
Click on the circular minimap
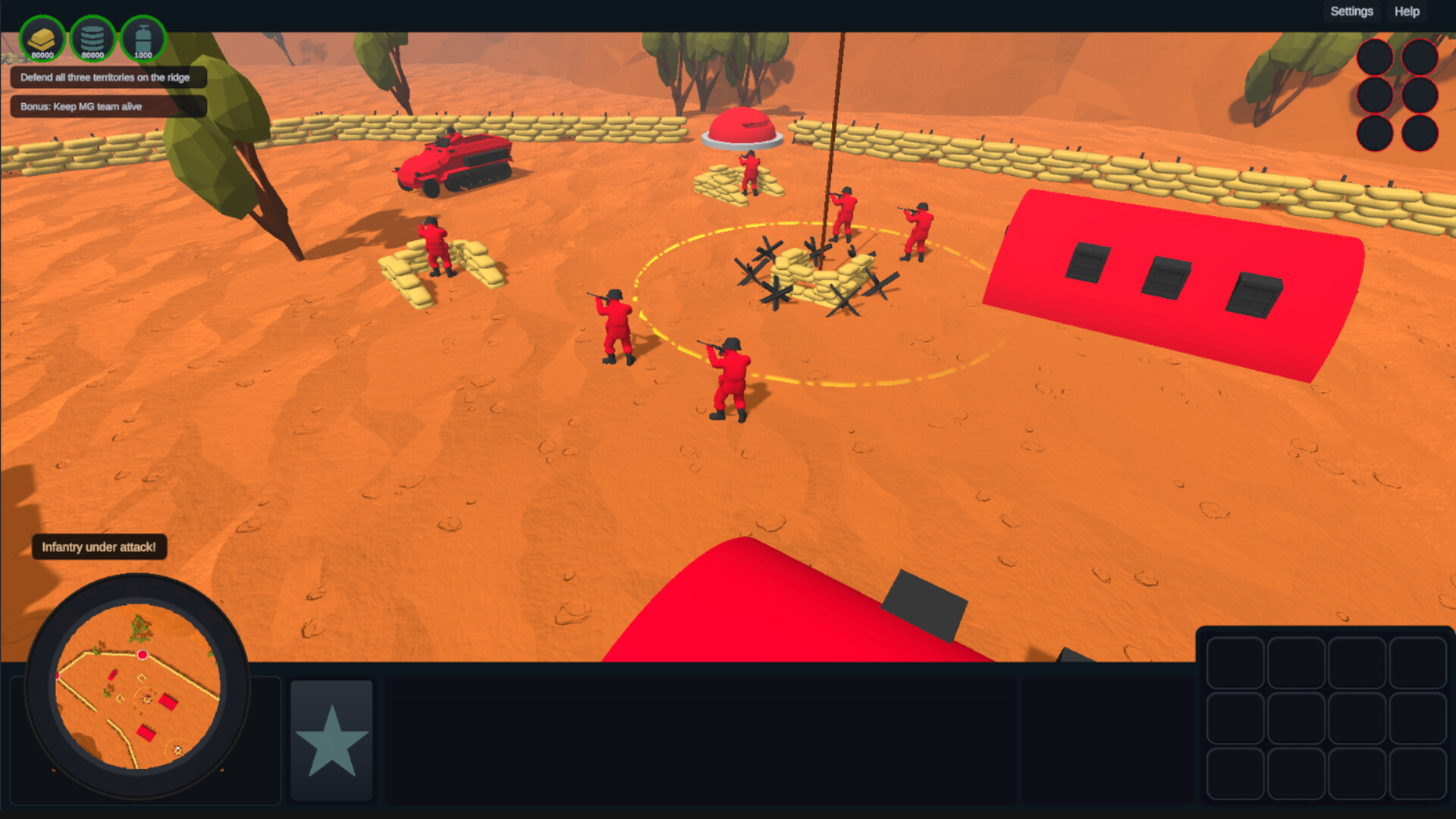(138, 686)
